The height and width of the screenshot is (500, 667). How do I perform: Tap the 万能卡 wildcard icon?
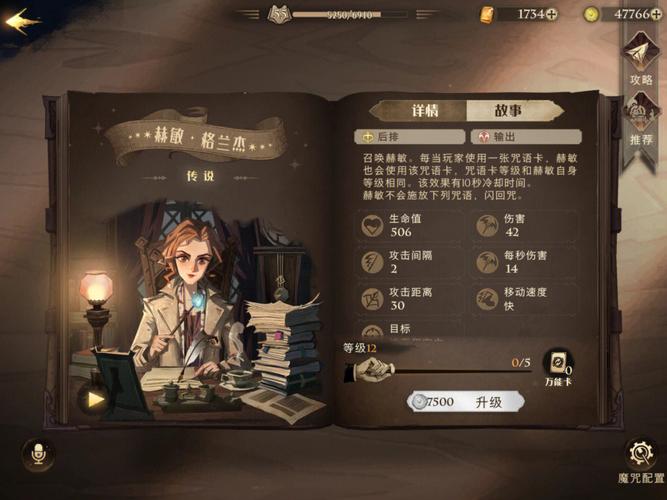(x=558, y=365)
